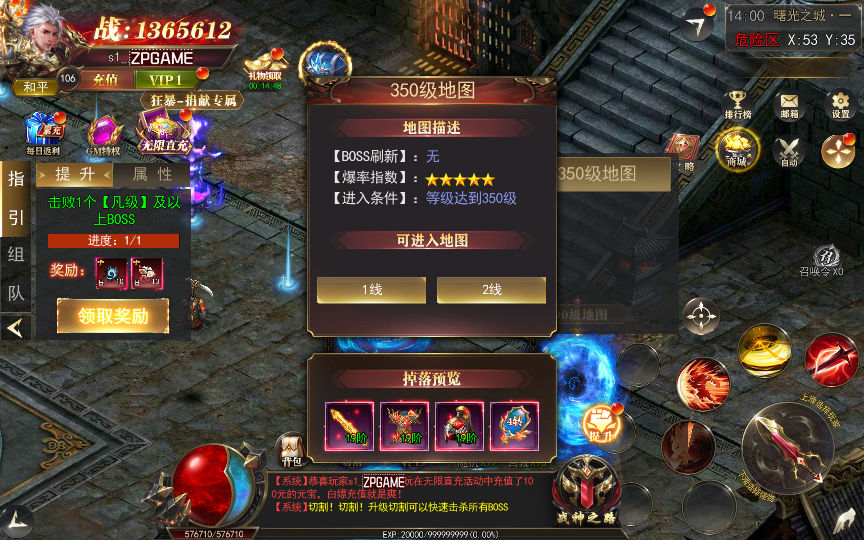Toggle 自动 auto-battle crossed swords
The width and height of the screenshot is (864, 540).
point(789,149)
